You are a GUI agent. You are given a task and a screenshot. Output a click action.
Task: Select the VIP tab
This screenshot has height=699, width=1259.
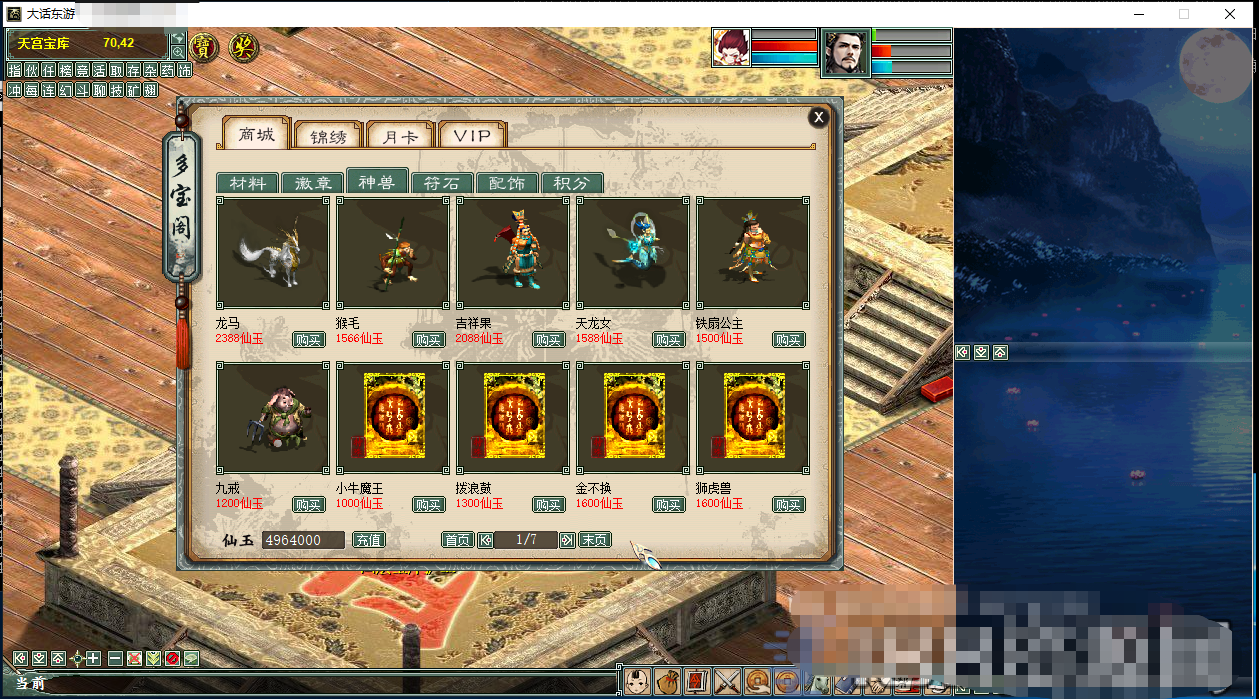pos(472,135)
